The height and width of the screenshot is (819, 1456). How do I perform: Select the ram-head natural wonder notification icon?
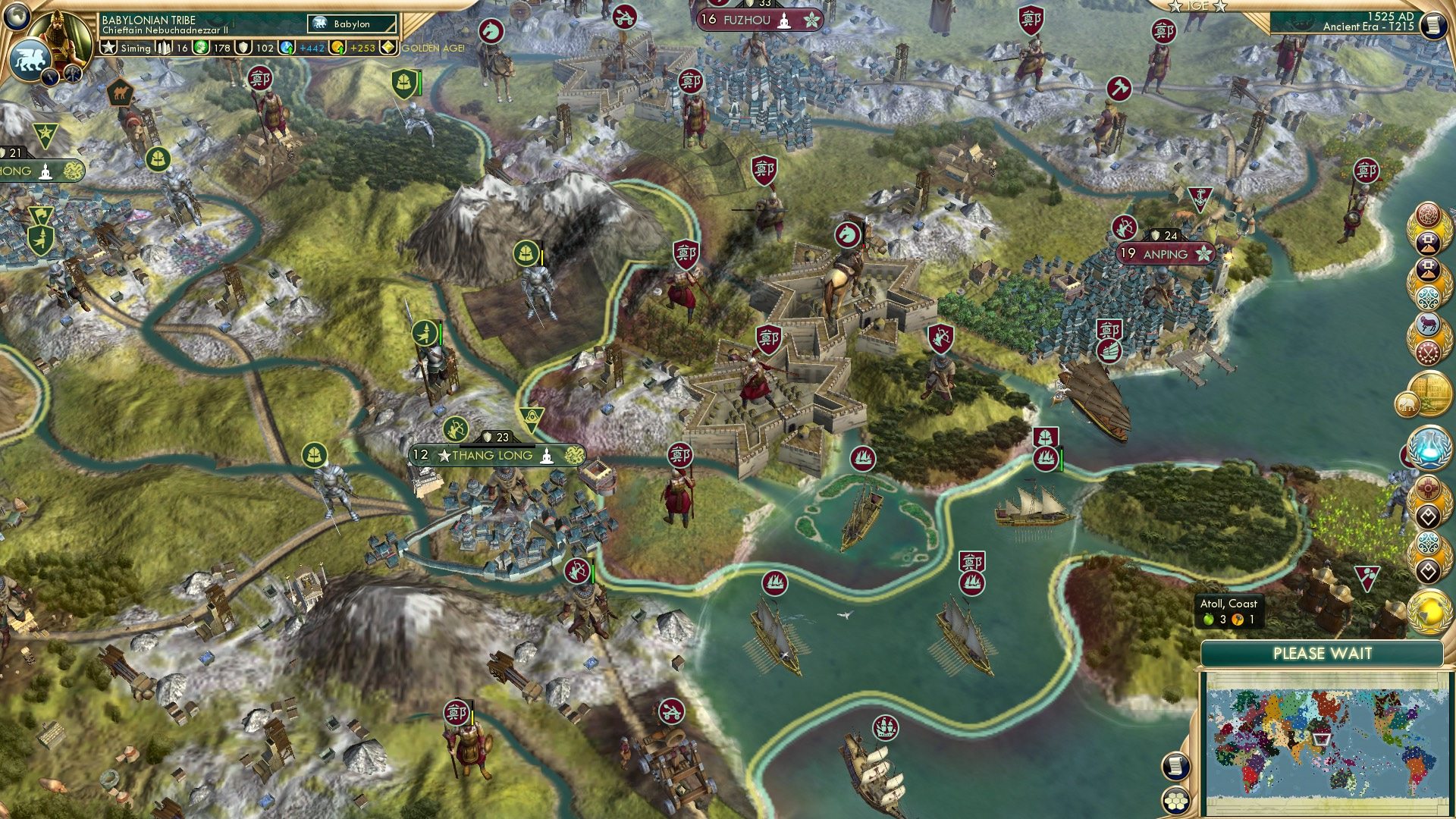[x=1429, y=322]
